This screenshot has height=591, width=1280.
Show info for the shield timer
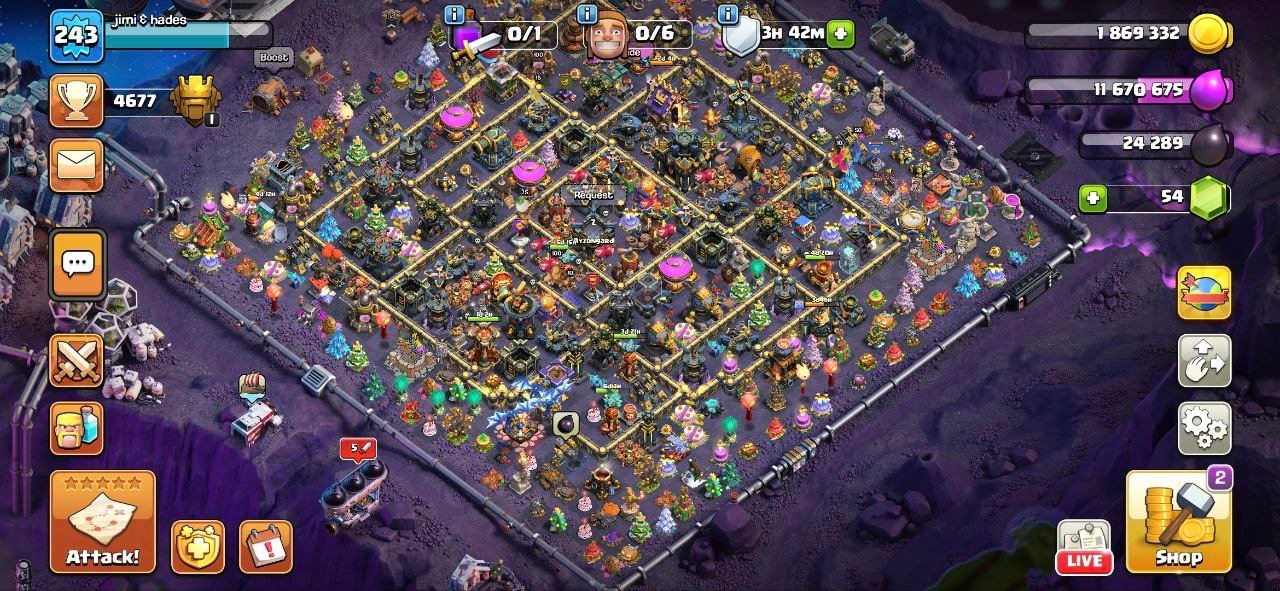[728, 14]
